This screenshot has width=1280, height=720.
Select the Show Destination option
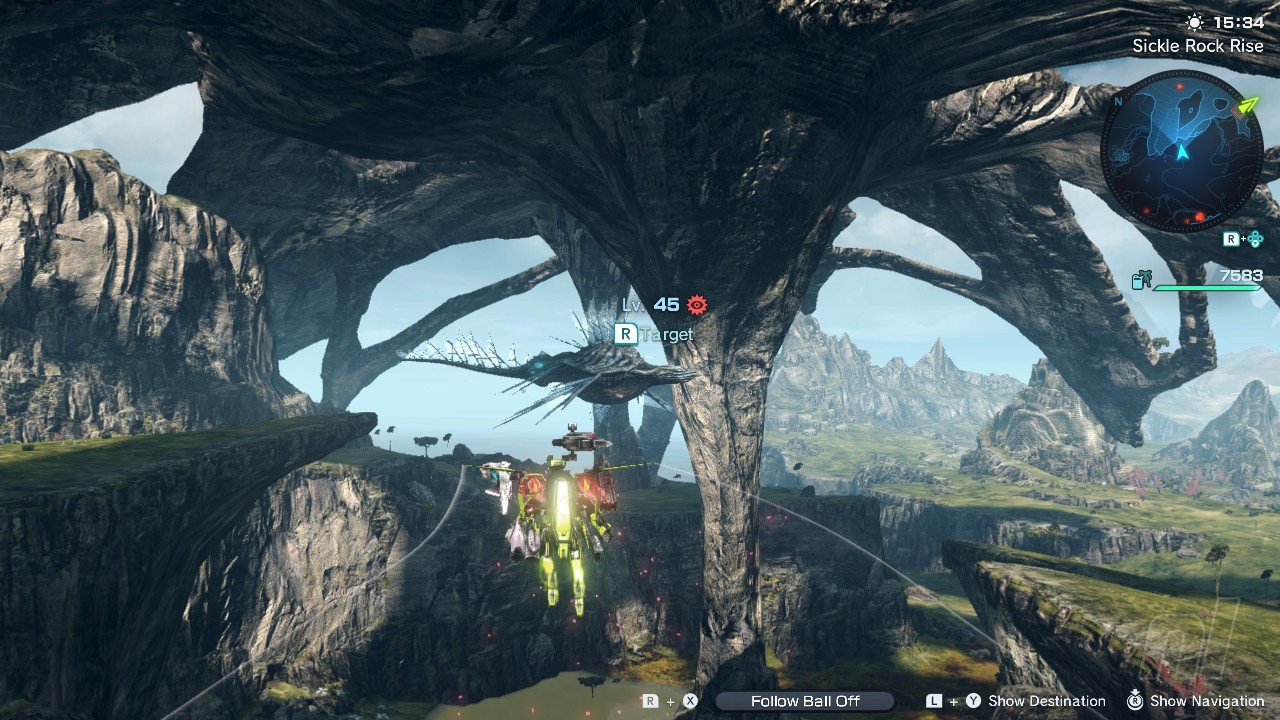pos(1046,701)
